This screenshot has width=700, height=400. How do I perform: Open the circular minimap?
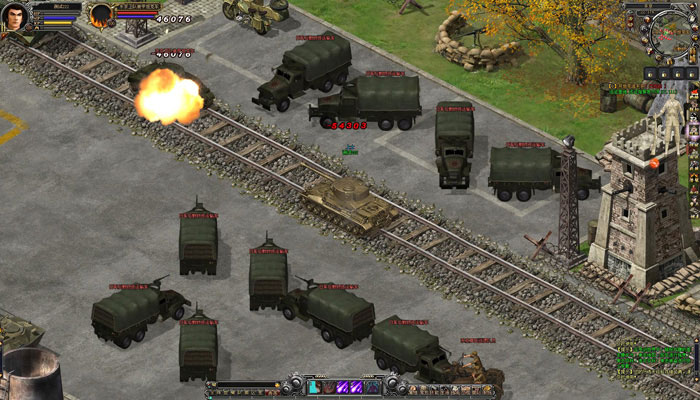(667, 34)
